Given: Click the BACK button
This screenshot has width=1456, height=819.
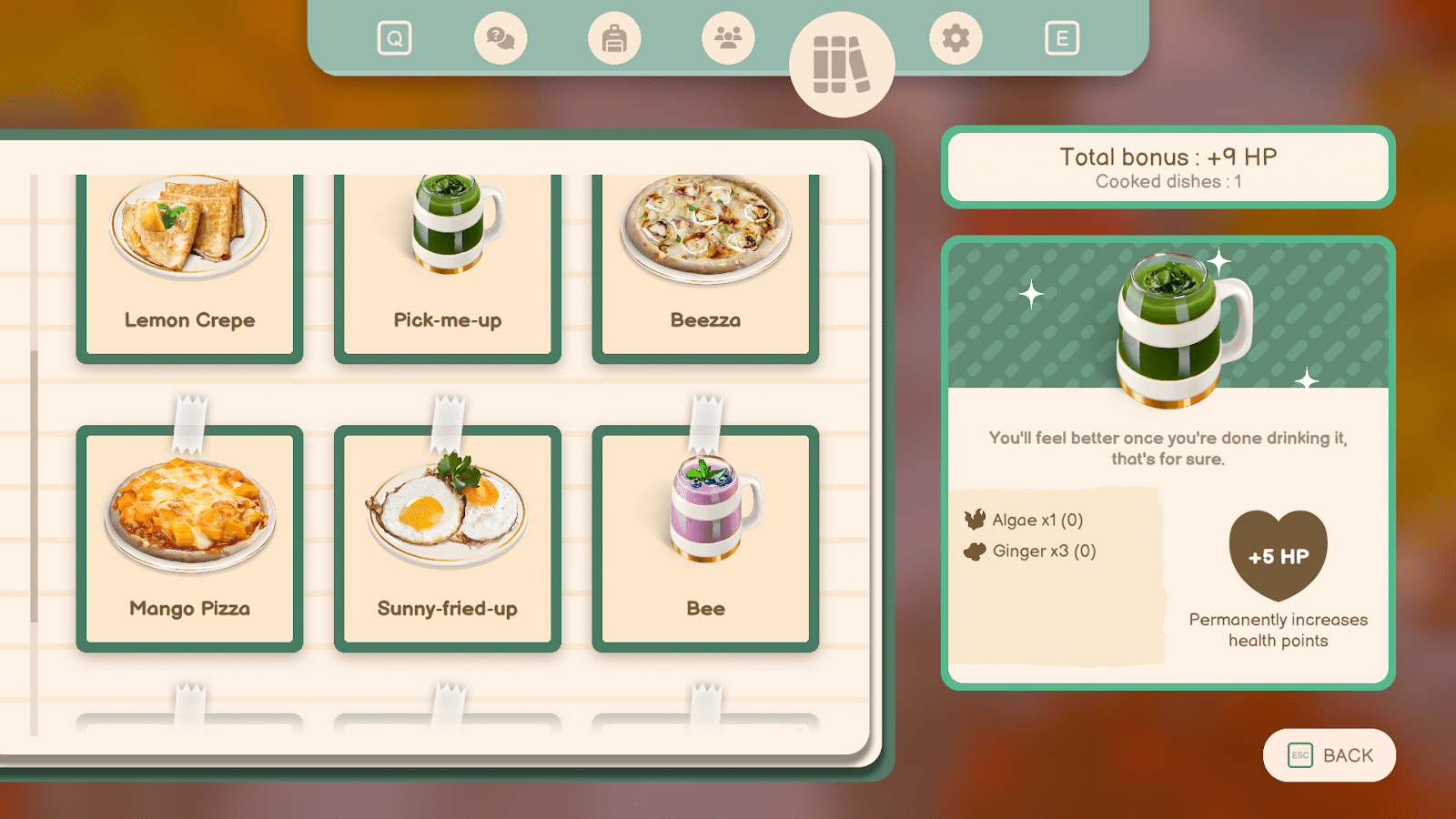Looking at the screenshot, I should pyautogui.click(x=1330, y=755).
